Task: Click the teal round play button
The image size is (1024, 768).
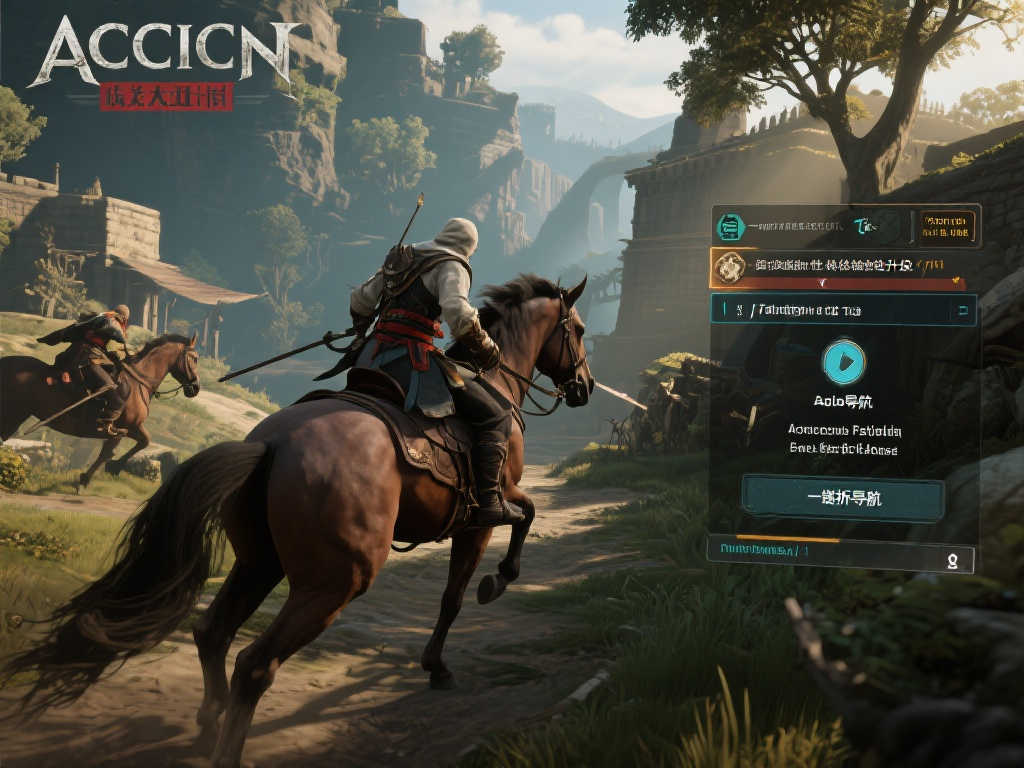Action: 843,362
